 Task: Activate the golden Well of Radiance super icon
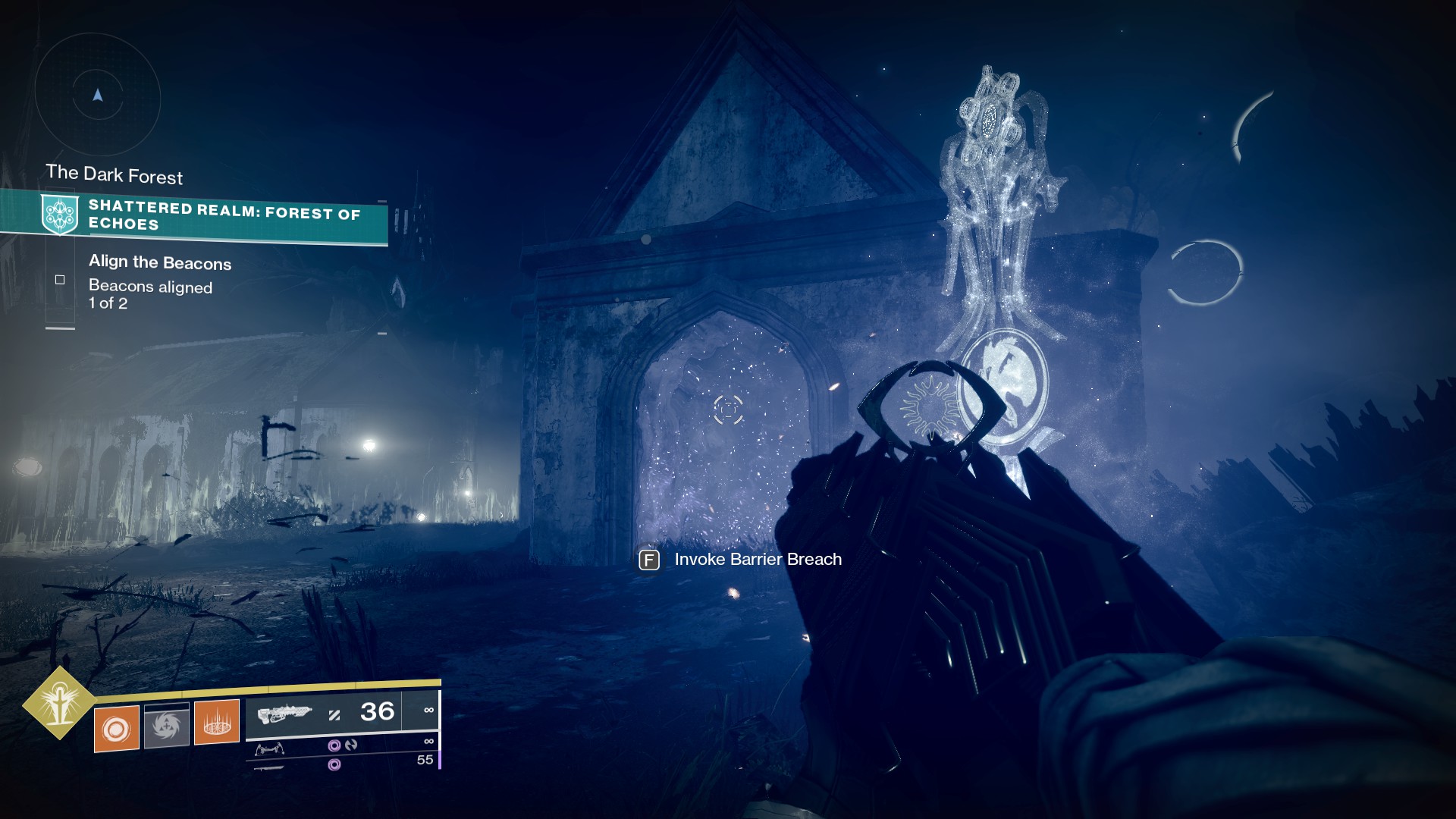59,702
